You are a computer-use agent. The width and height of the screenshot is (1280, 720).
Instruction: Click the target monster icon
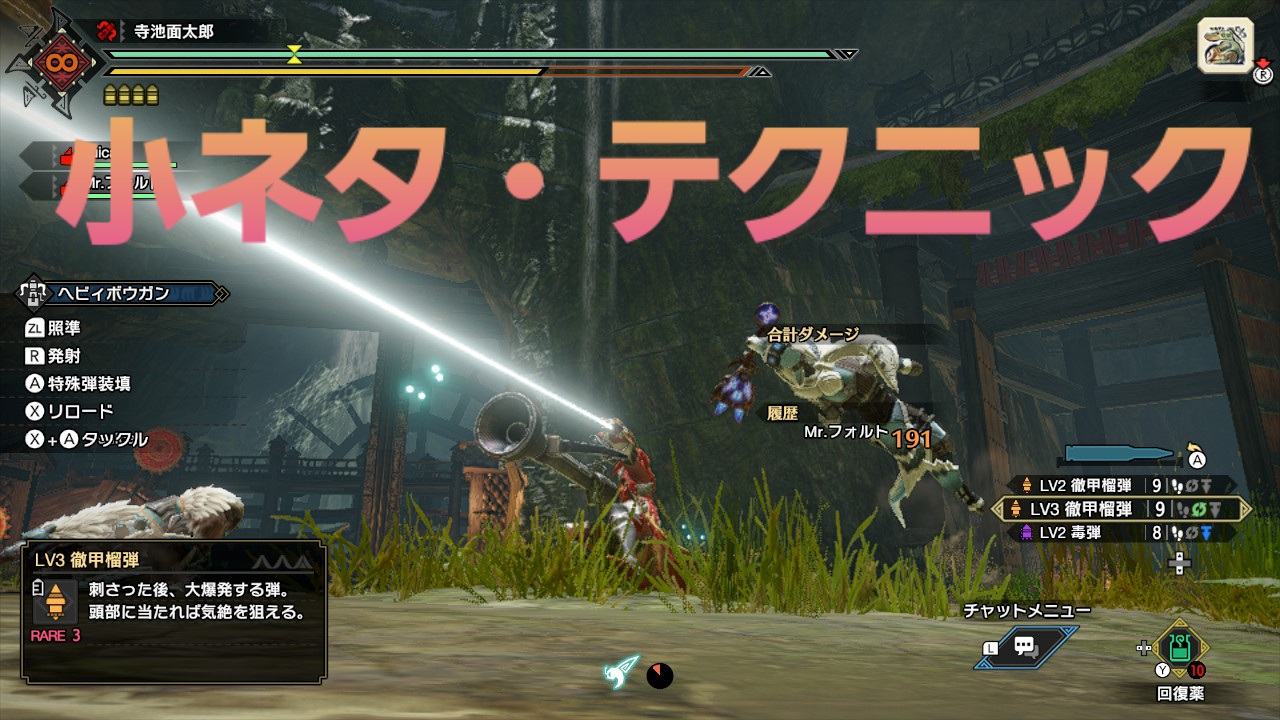1224,46
